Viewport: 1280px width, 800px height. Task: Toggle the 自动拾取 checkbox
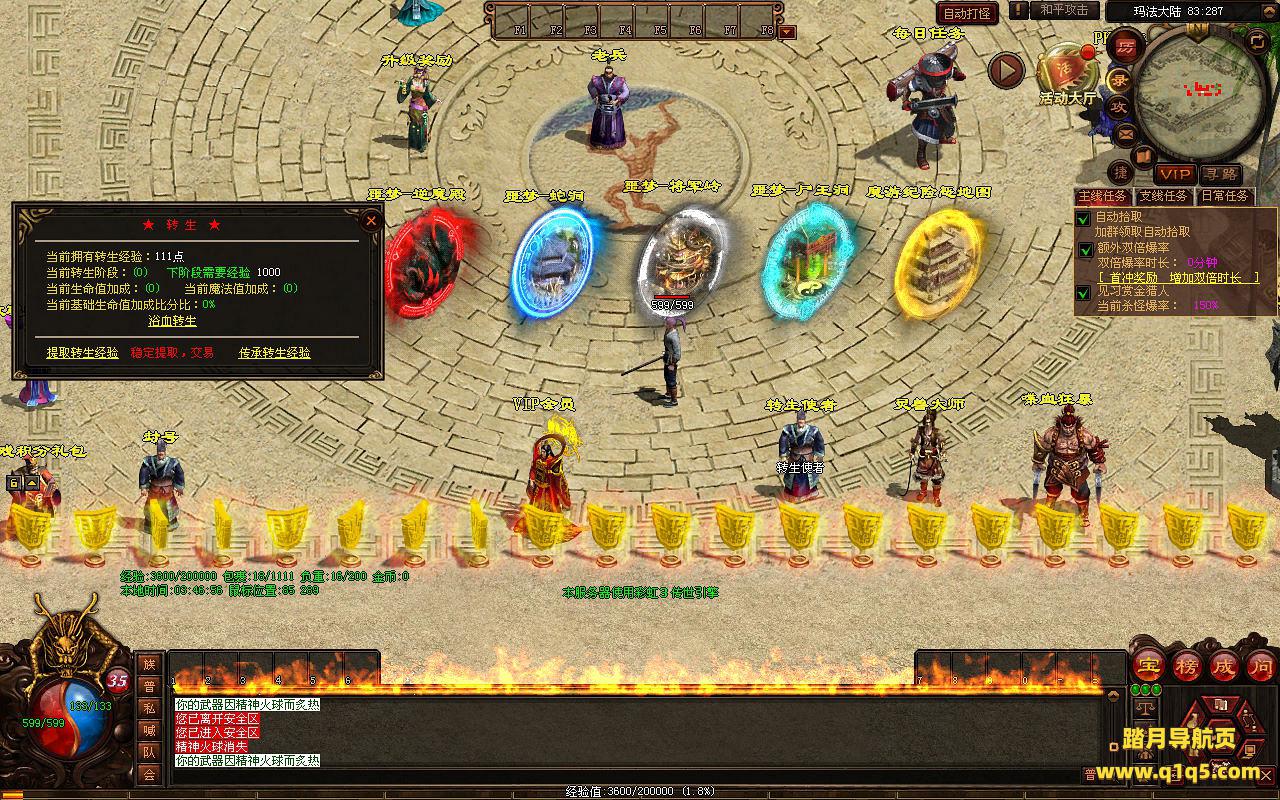(1083, 217)
